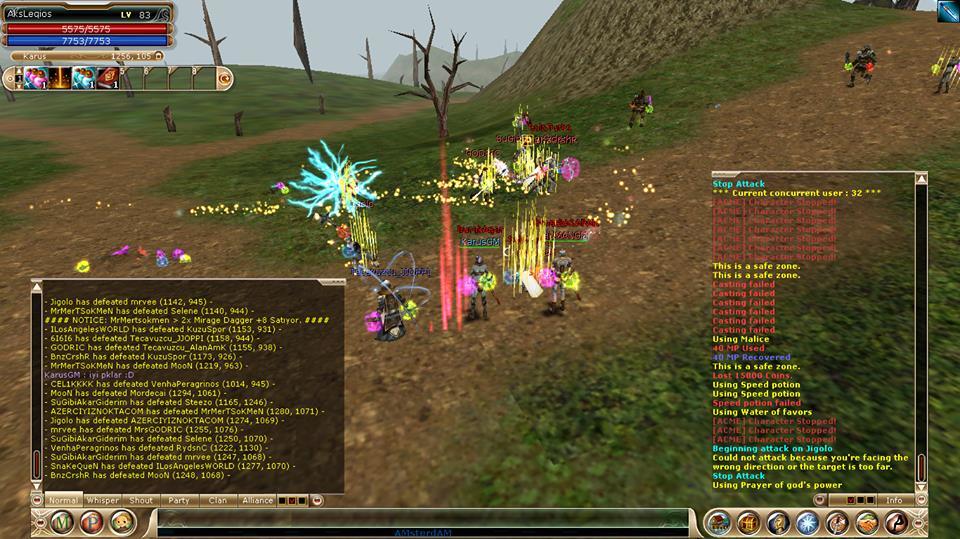The width and height of the screenshot is (960, 539).
Task: Click the red P round button
Action: 92,522
